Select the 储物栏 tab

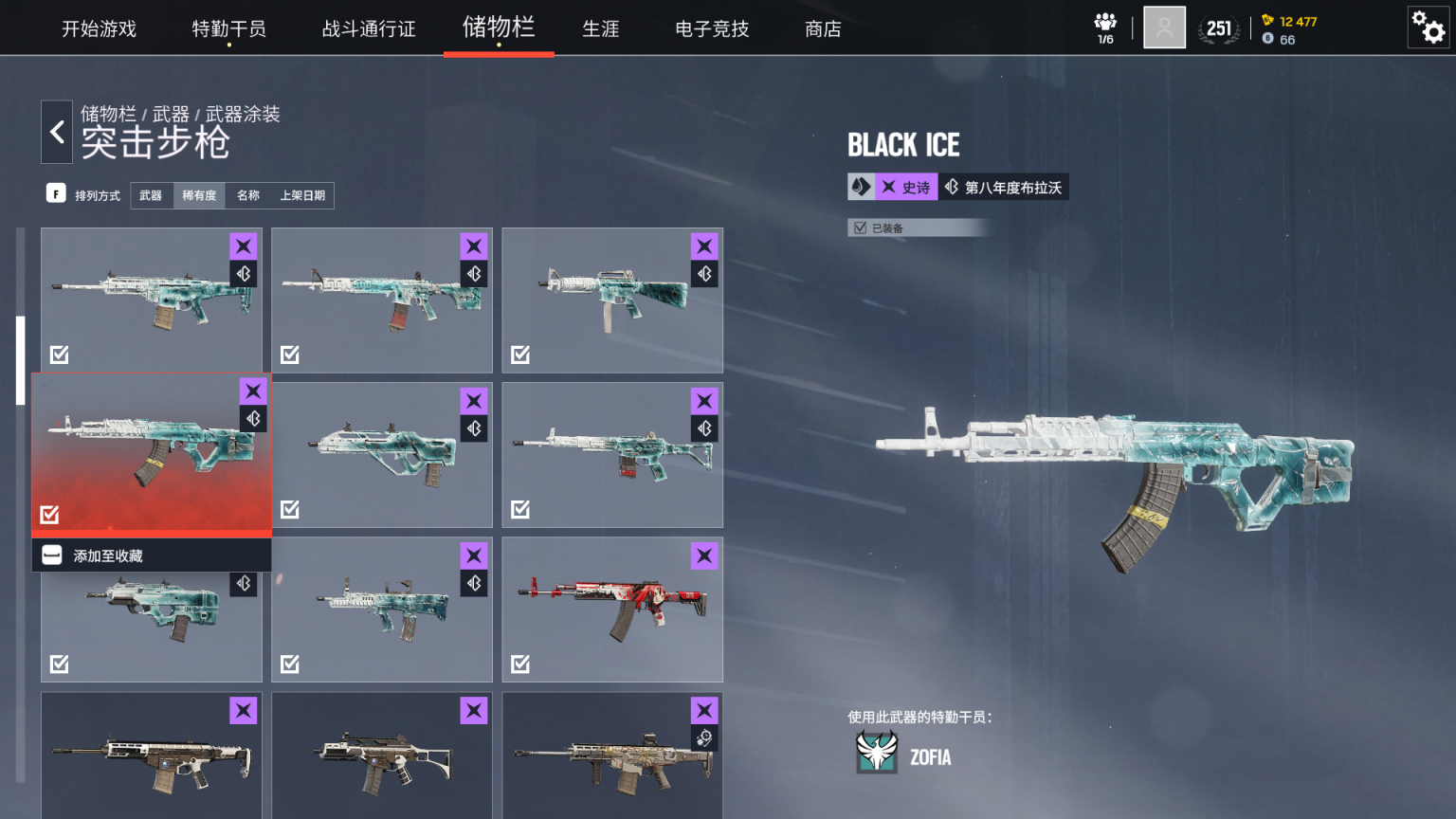click(499, 27)
